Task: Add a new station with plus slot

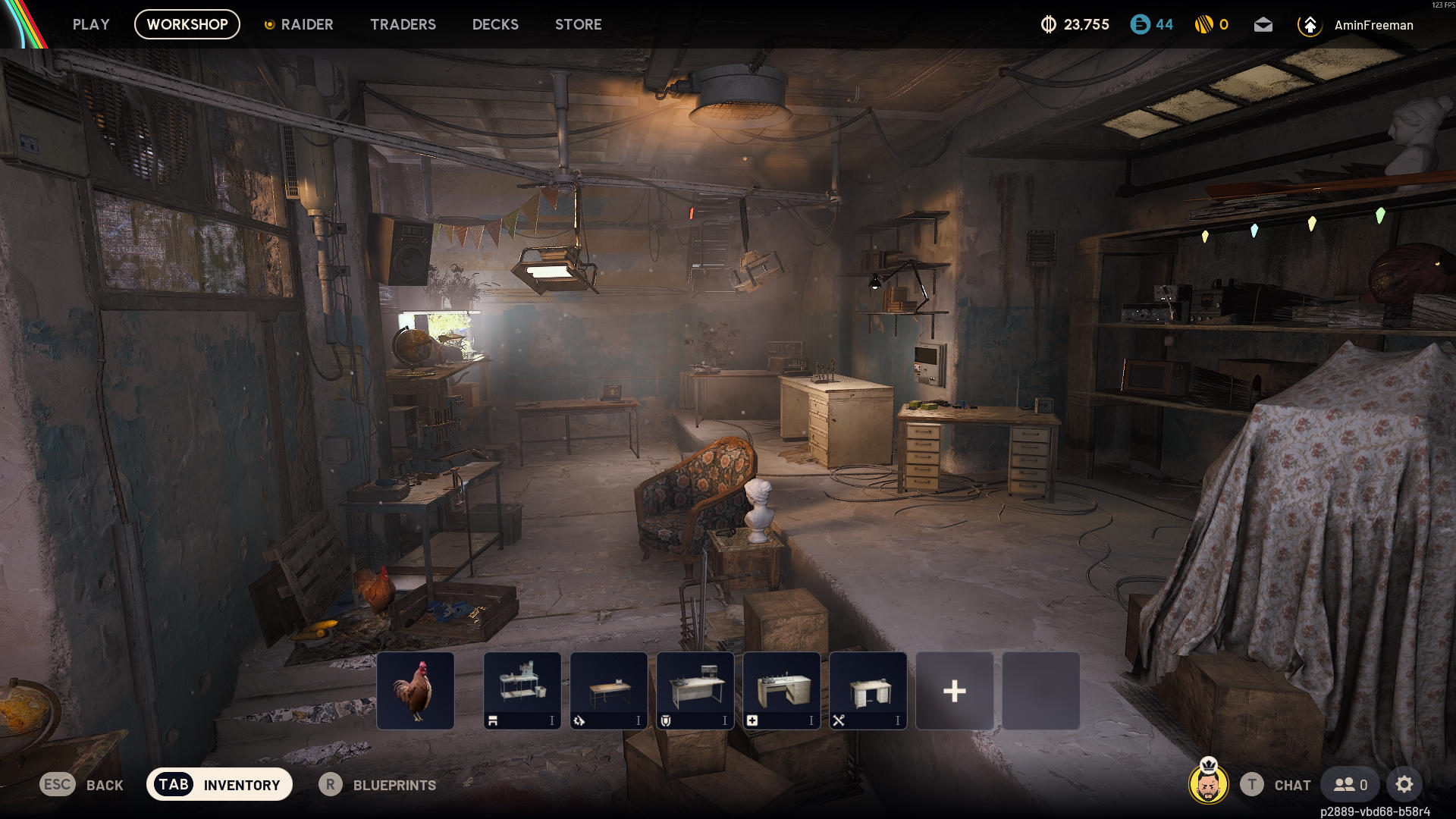Action: pos(955,691)
